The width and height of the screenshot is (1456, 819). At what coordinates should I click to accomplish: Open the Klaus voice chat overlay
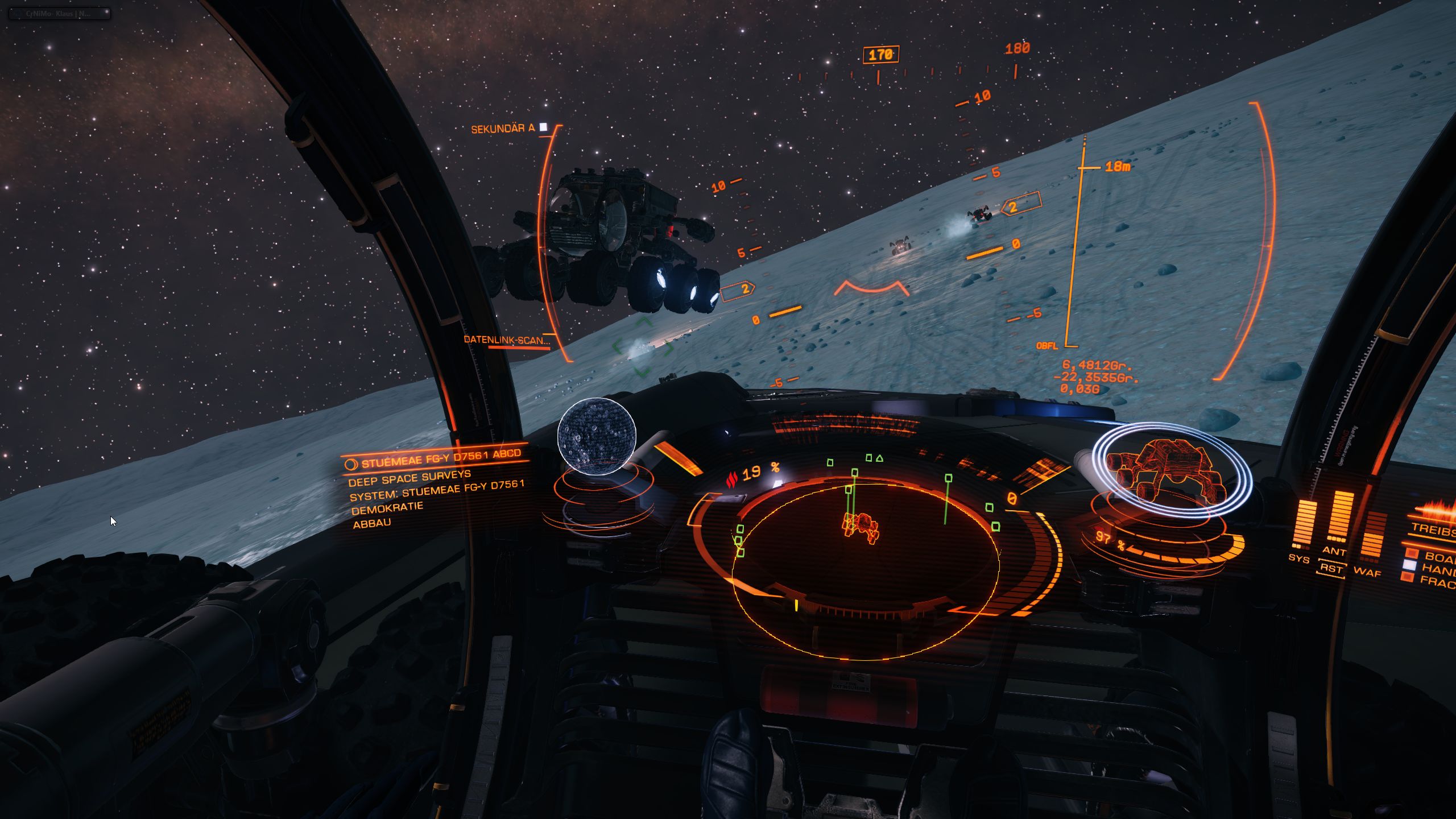(x=59, y=13)
